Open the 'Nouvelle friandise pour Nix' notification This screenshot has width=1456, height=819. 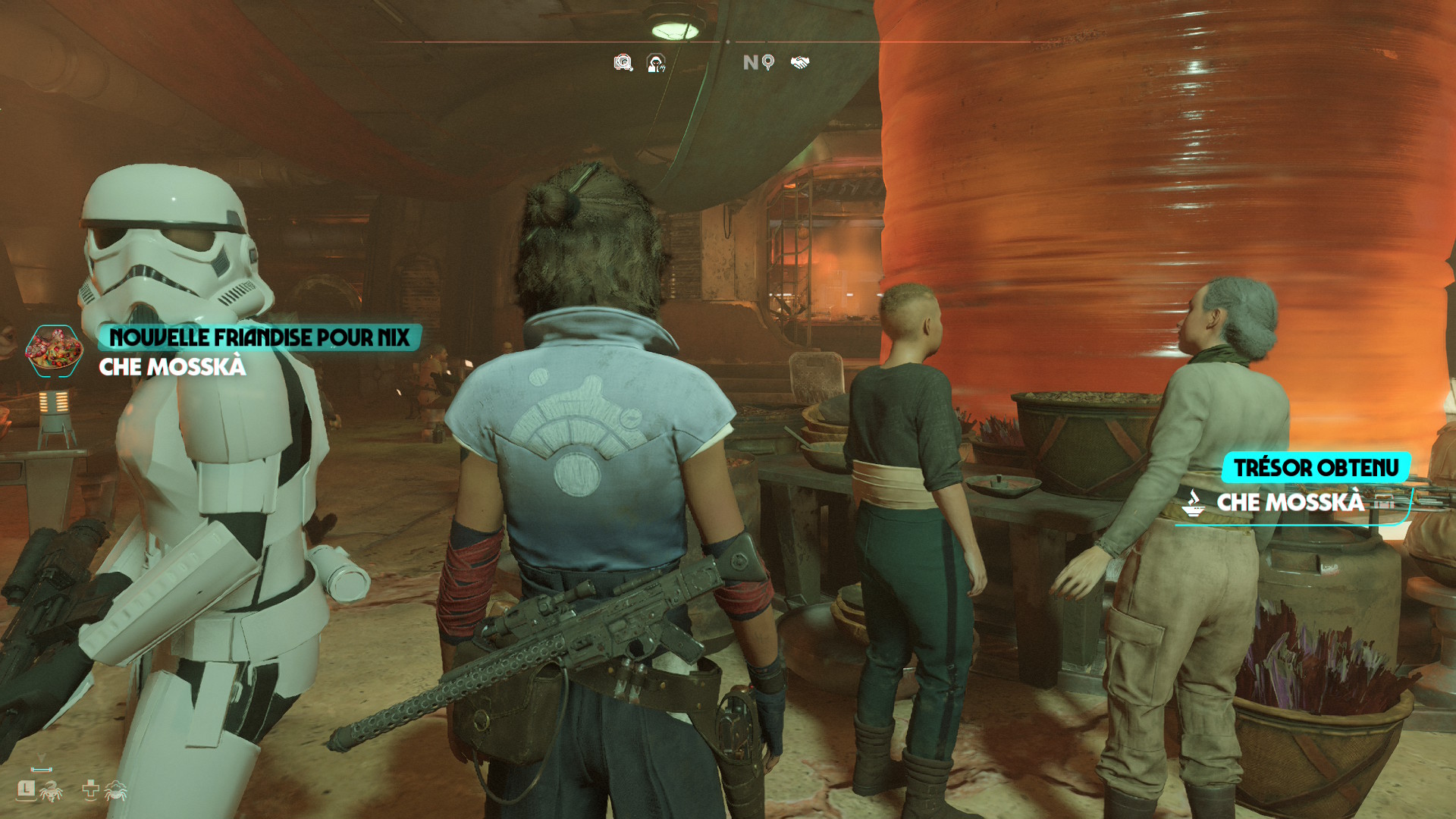click(x=259, y=337)
